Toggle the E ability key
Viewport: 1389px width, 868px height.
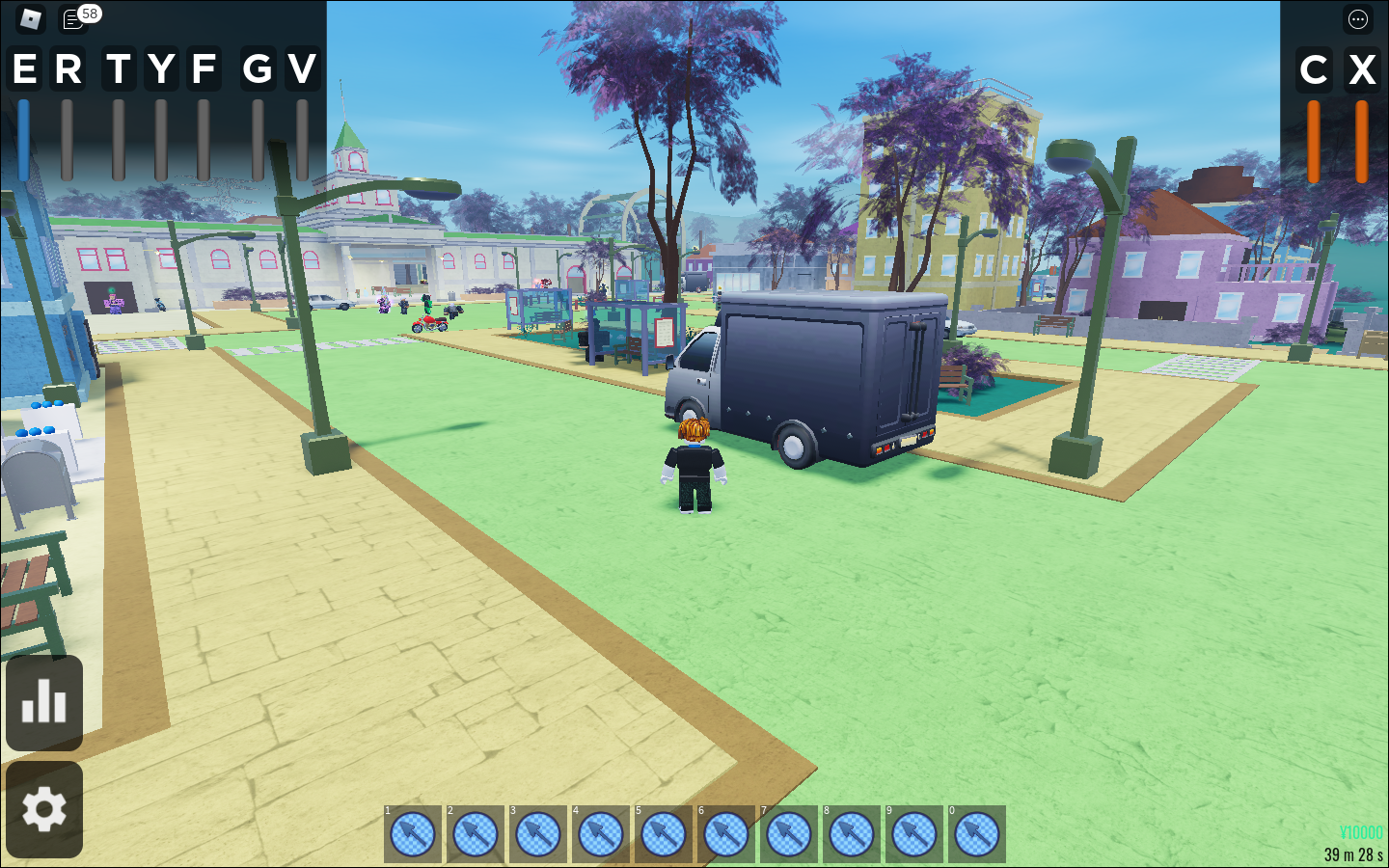(x=23, y=68)
